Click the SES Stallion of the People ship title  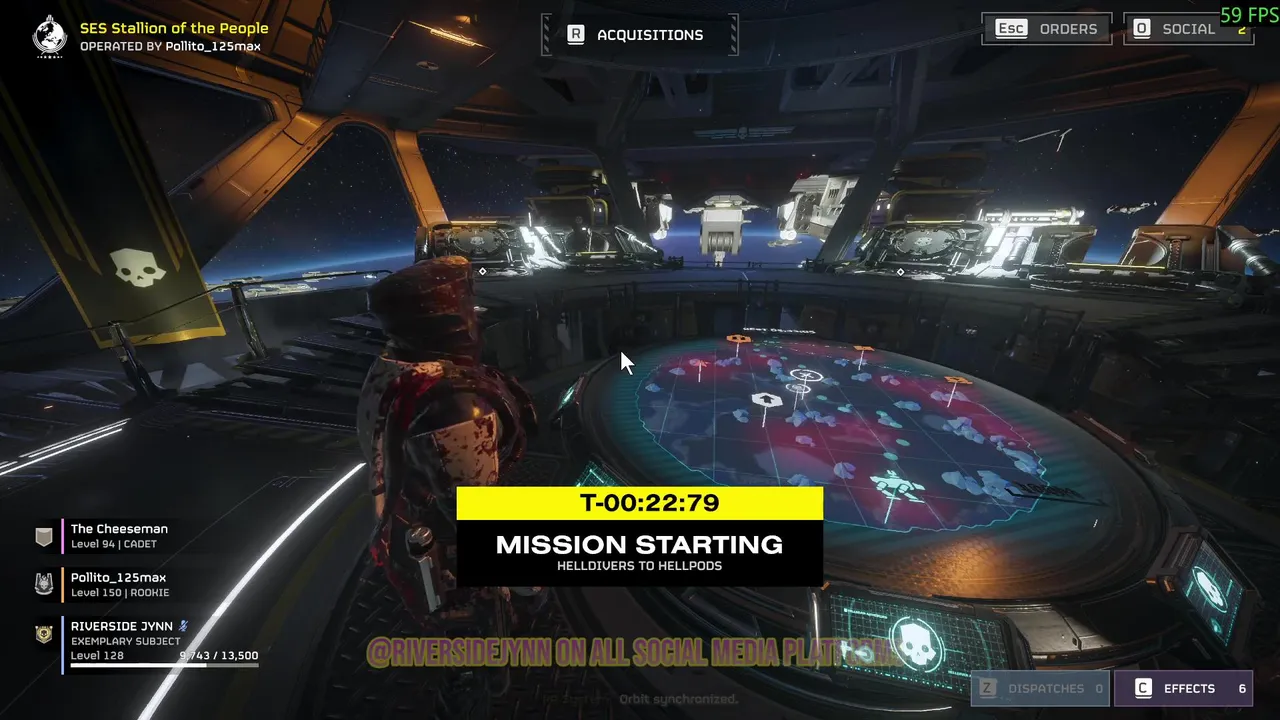pyautogui.click(x=174, y=28)
